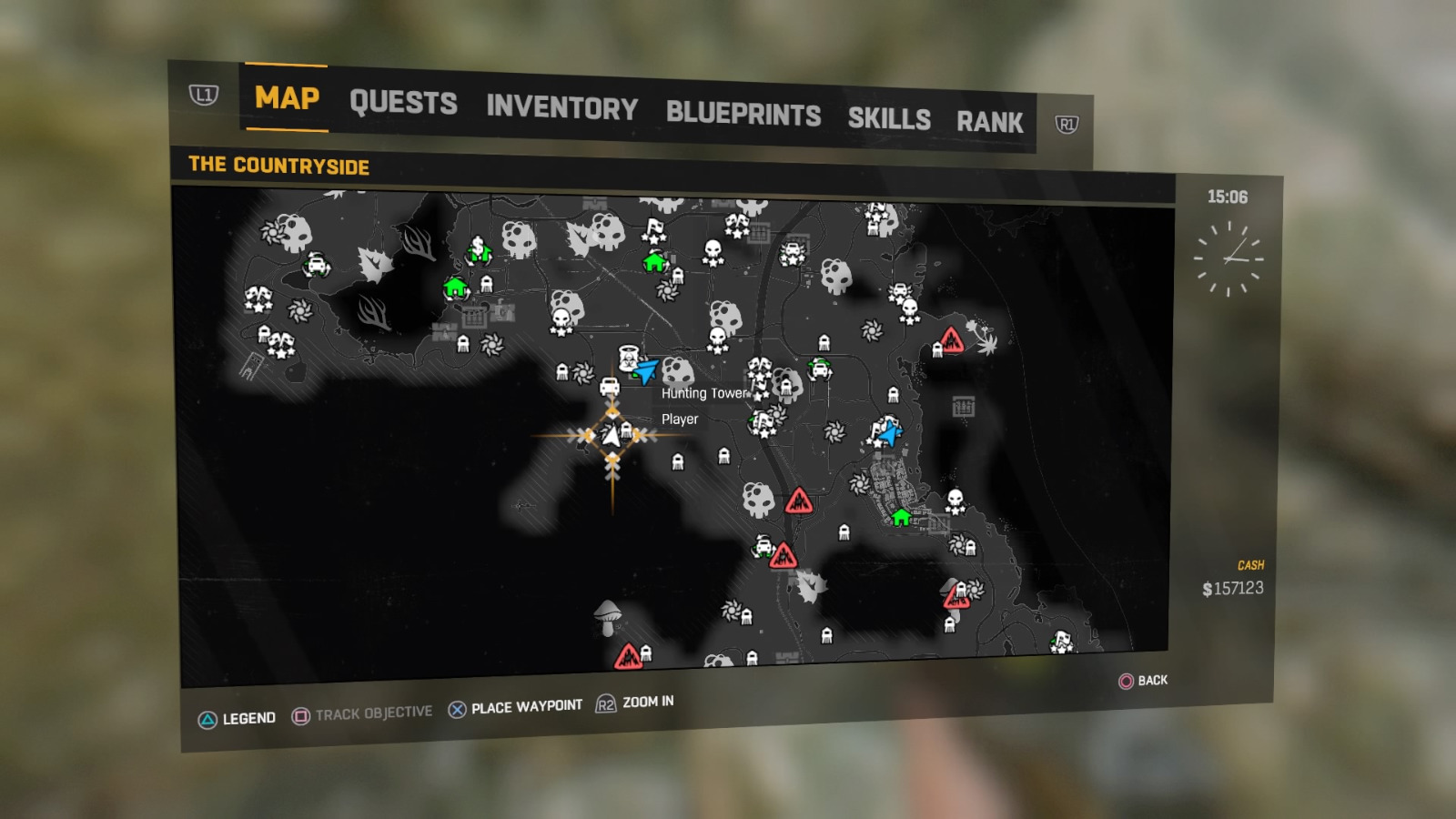Open the INVENTORY tab
The width and height of the screenshot is (1456, 819).
[x=561, y=109]
